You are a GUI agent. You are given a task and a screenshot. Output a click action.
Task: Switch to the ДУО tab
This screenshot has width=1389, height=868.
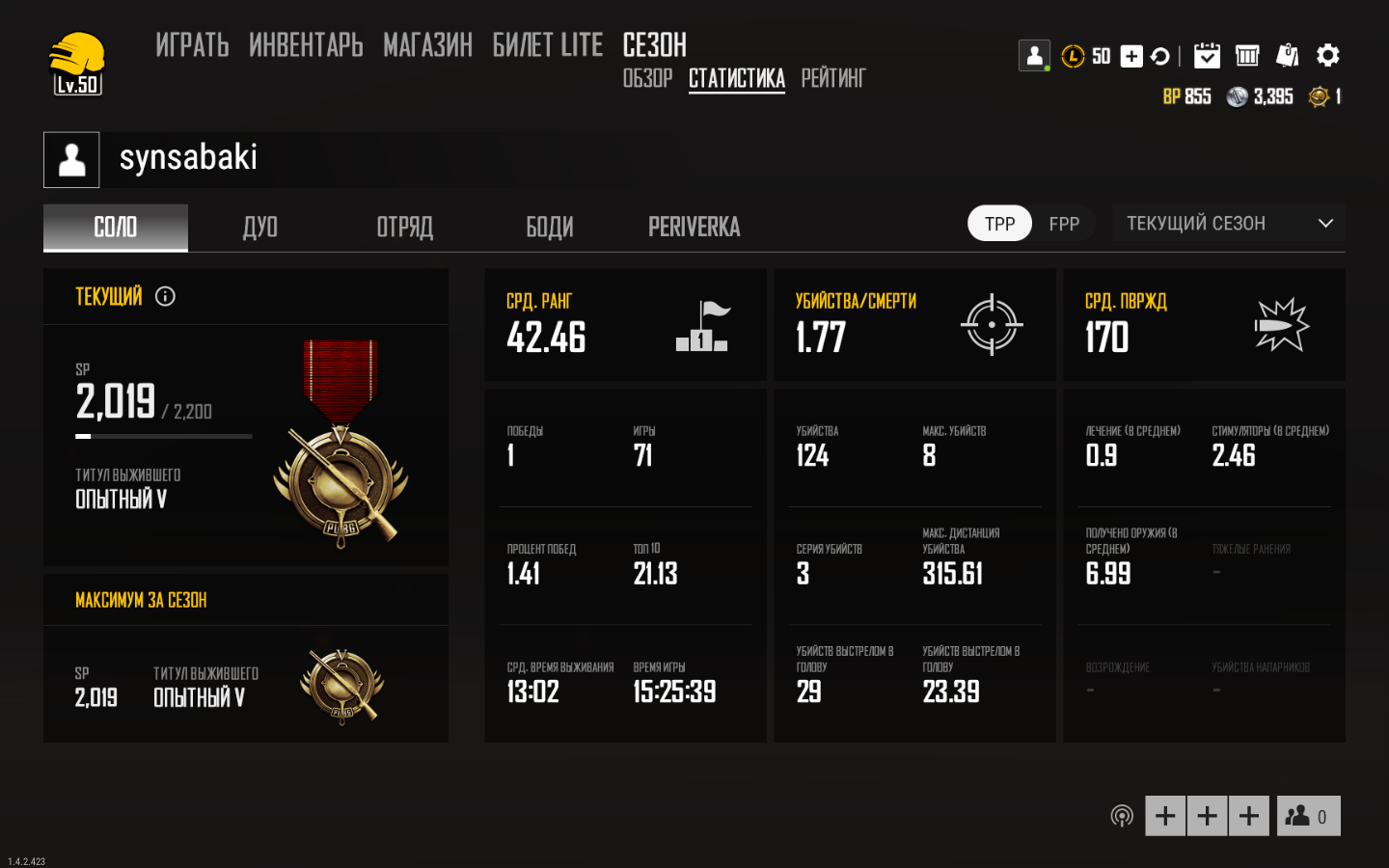pos(259,227)
